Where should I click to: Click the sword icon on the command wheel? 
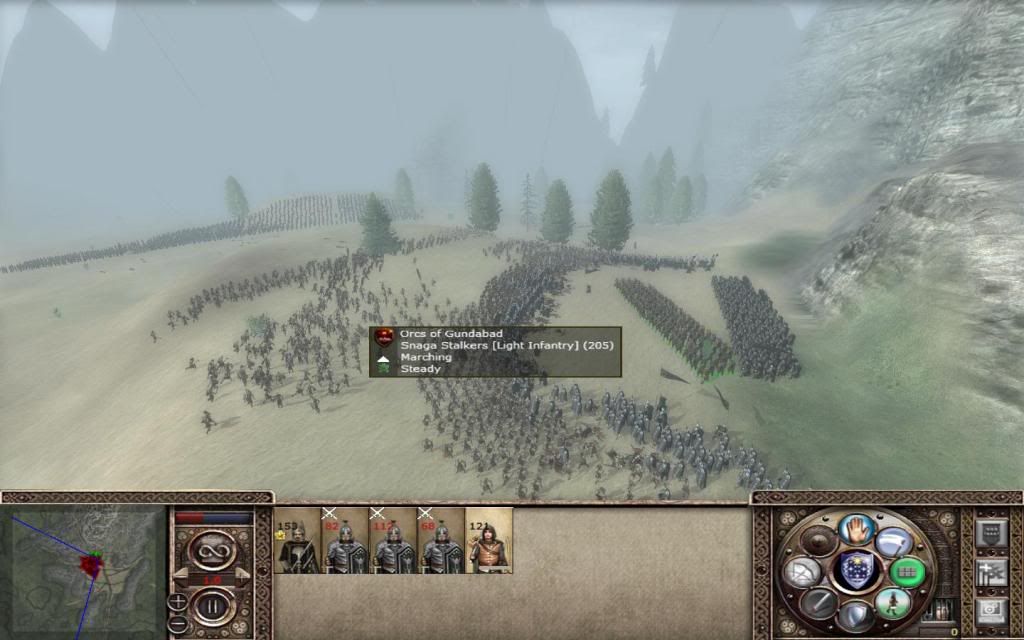click(818, 603)
